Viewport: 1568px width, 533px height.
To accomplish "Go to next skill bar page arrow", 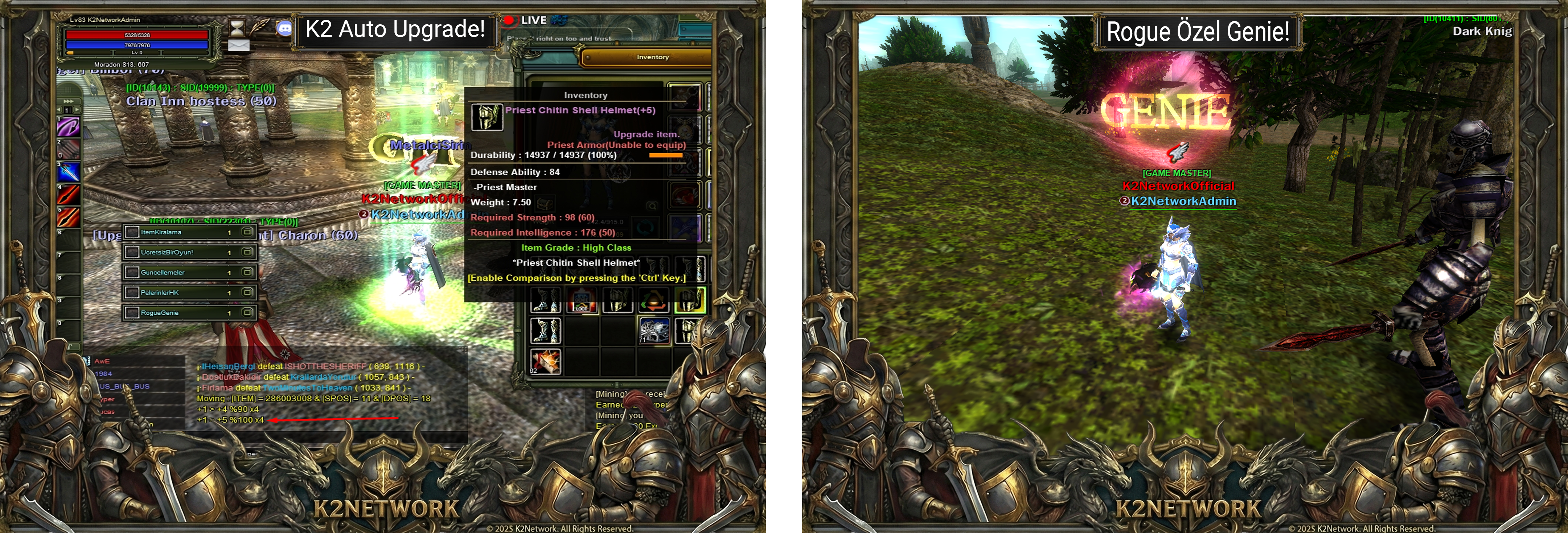I will coord(77,110).
